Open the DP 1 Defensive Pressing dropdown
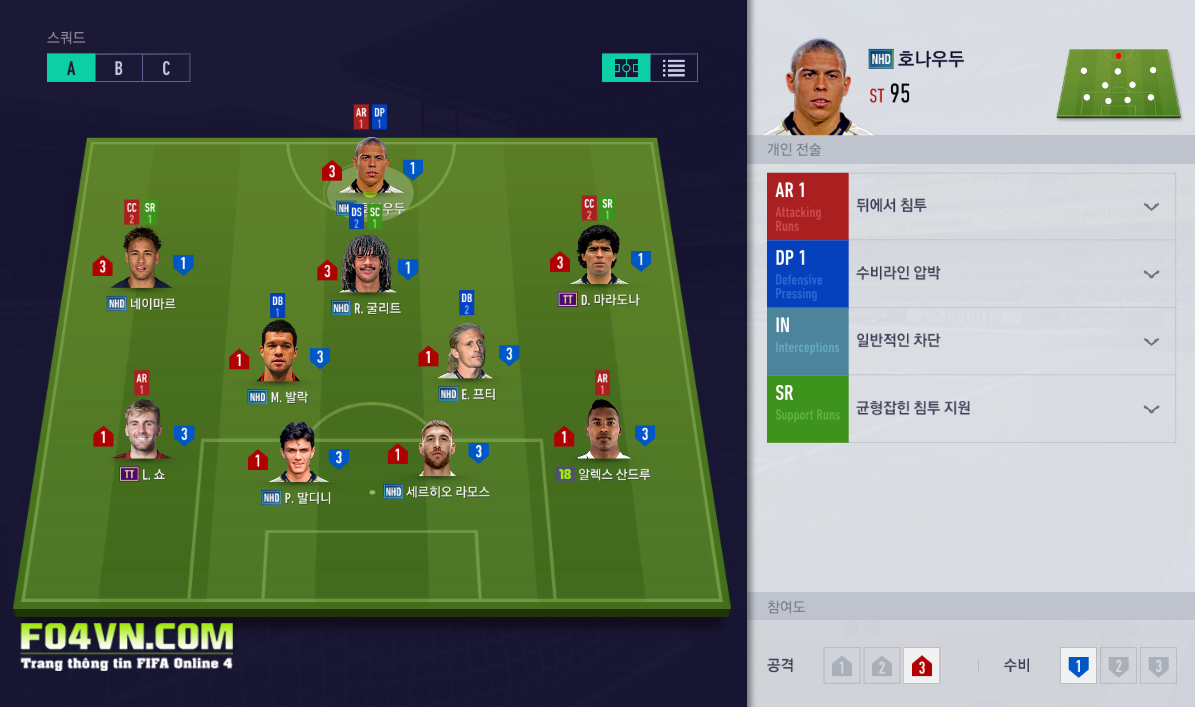 pyautogui.click(x=1151, y=274)
